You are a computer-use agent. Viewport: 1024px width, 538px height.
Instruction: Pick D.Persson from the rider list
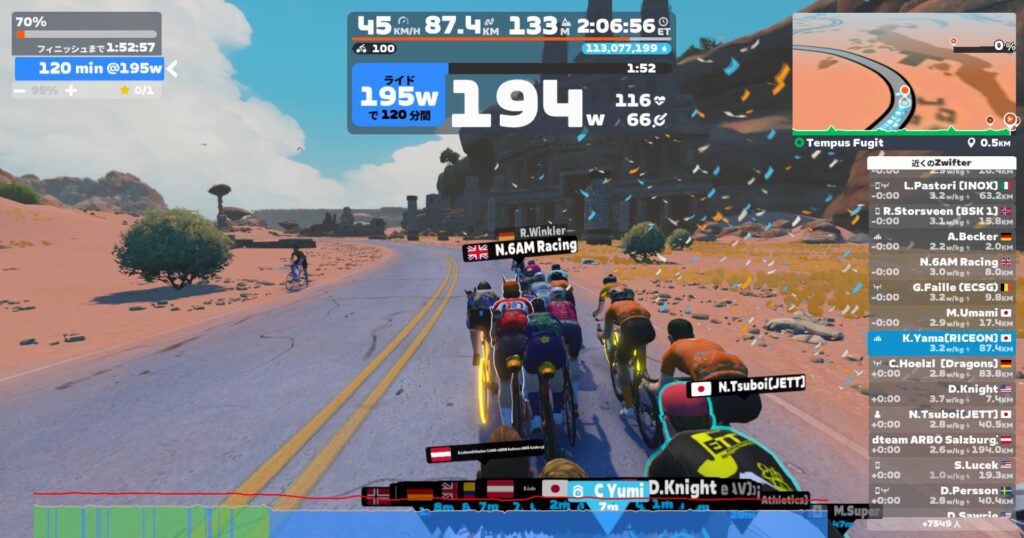tap(941, 496)
